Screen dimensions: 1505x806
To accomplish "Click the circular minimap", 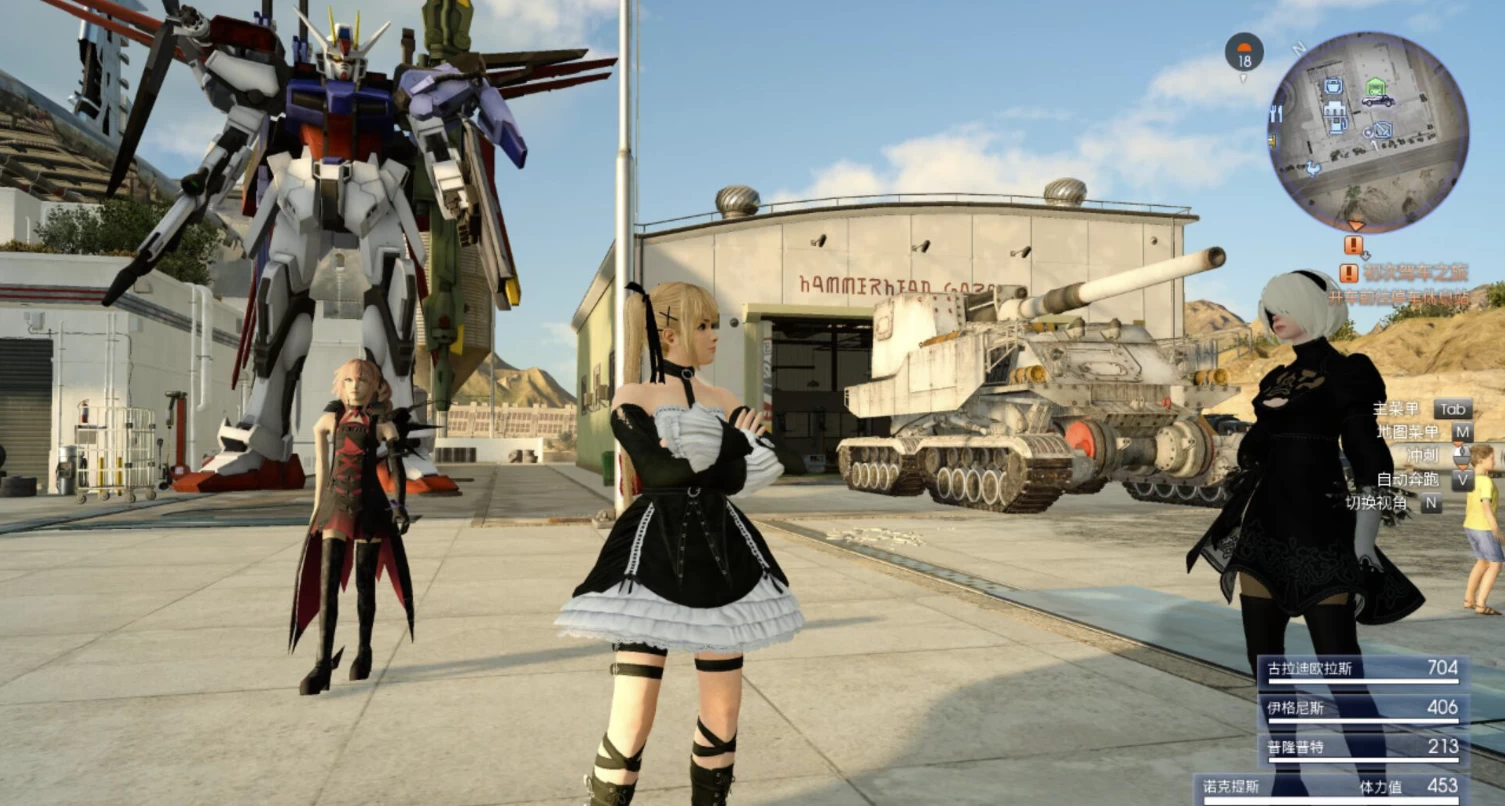I will coord(1367,132).
